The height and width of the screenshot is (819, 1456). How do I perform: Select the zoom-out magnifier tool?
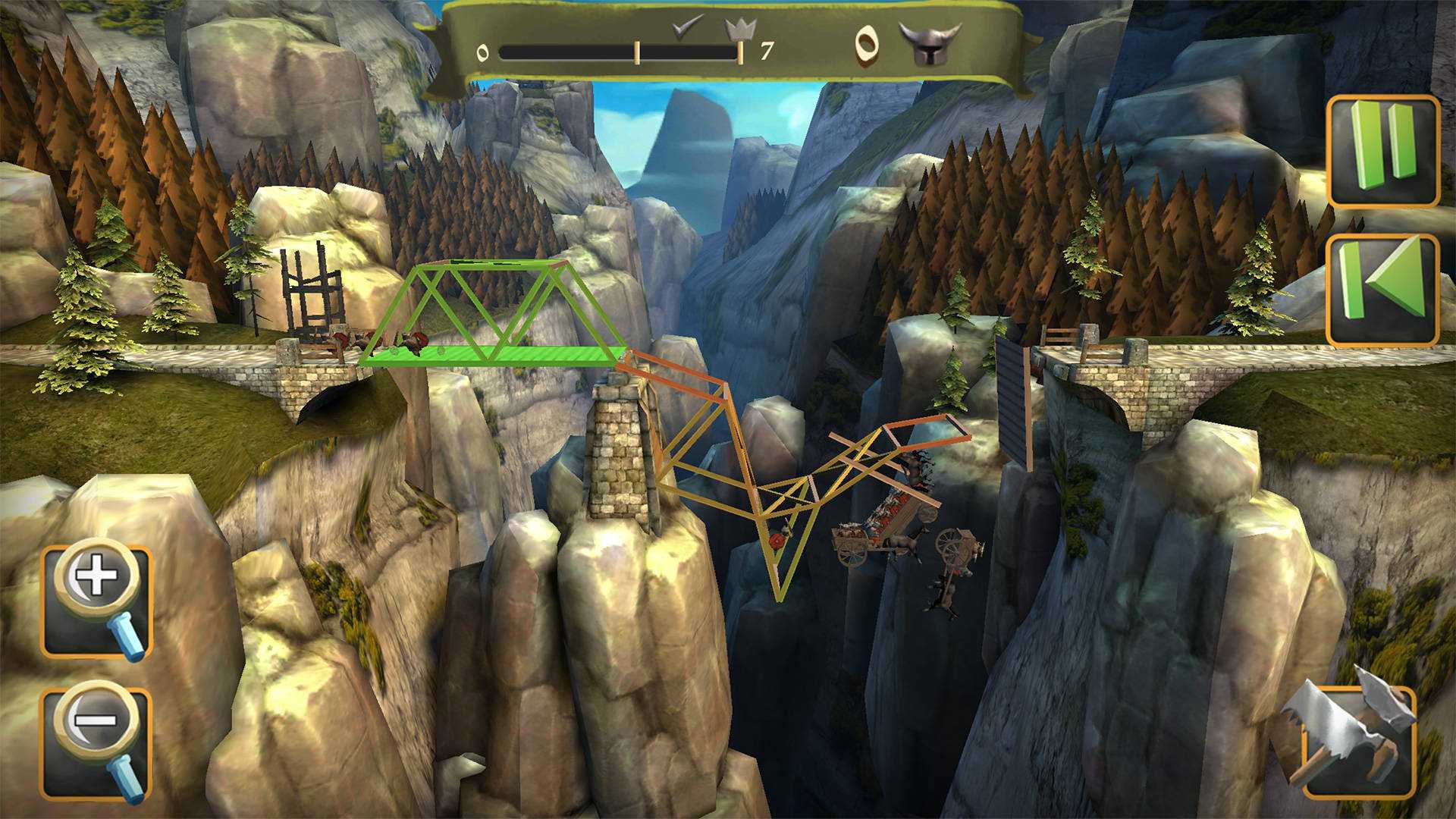[x=95, y=739]
